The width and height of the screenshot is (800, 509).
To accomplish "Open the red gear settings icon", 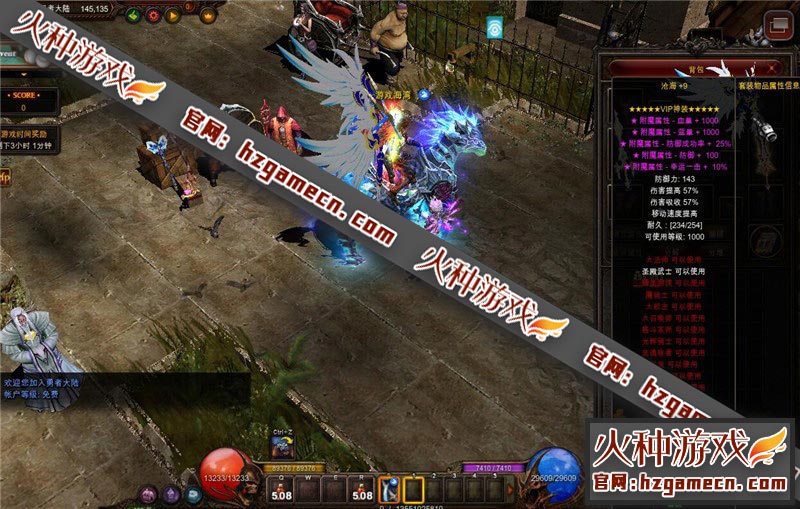I will coord(152,15).
